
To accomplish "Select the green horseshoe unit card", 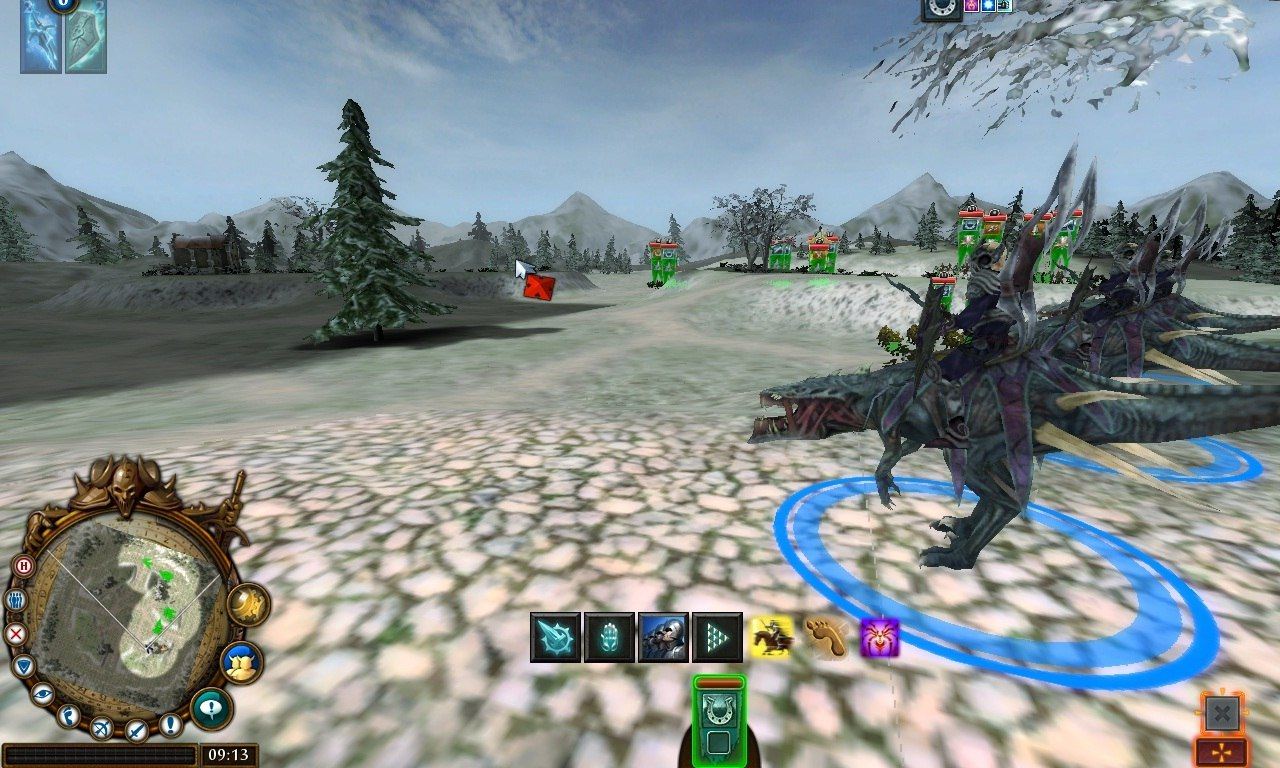I will [x=718, y=718].
